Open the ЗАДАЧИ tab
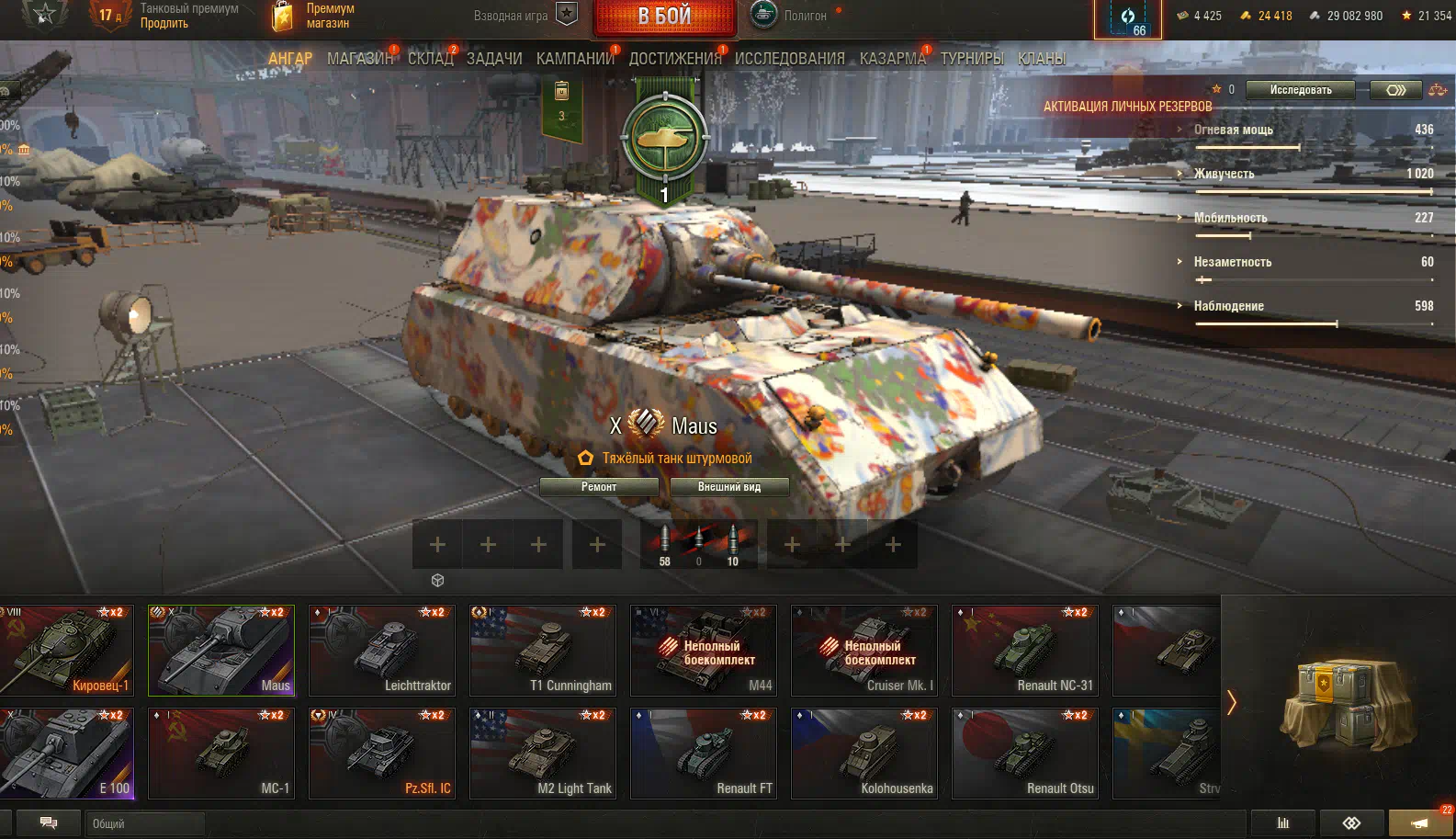 pyautogui.click(x=494, y=59)
